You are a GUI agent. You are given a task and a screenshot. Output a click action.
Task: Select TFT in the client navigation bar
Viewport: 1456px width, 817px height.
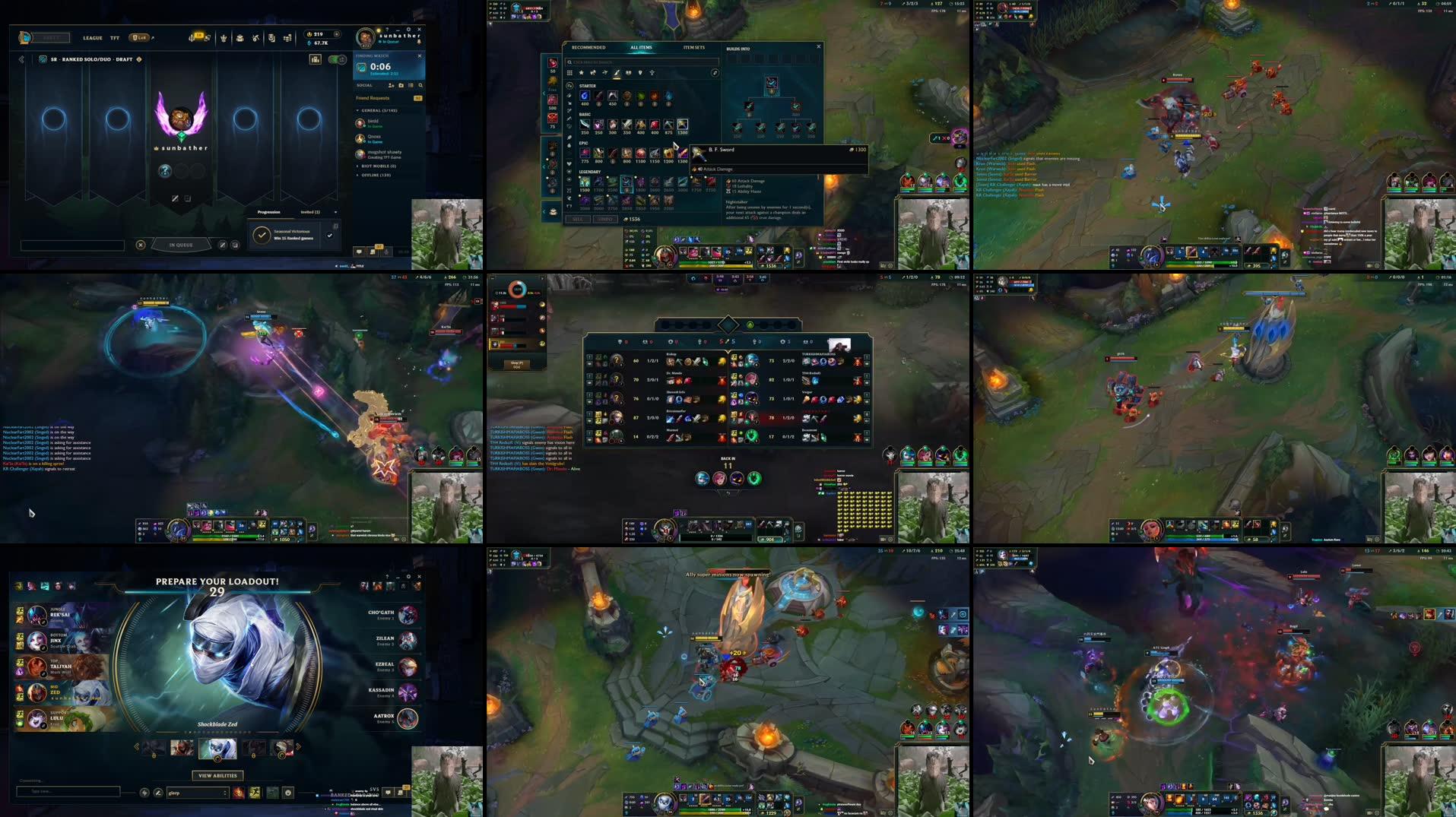tap(115, 38)
